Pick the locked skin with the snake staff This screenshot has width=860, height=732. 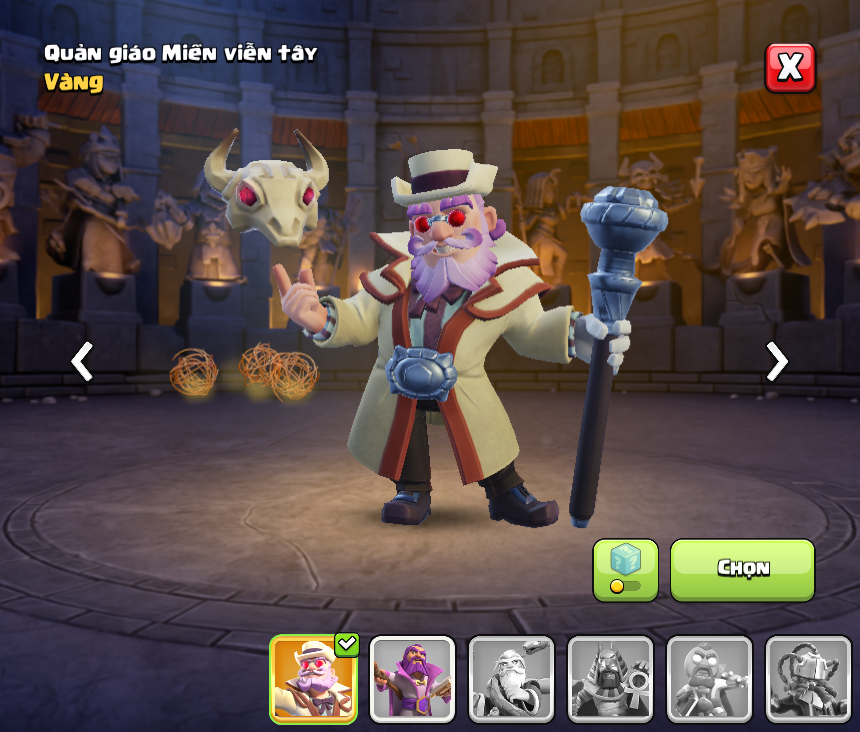pyautogui.click(x=511, y=679)
